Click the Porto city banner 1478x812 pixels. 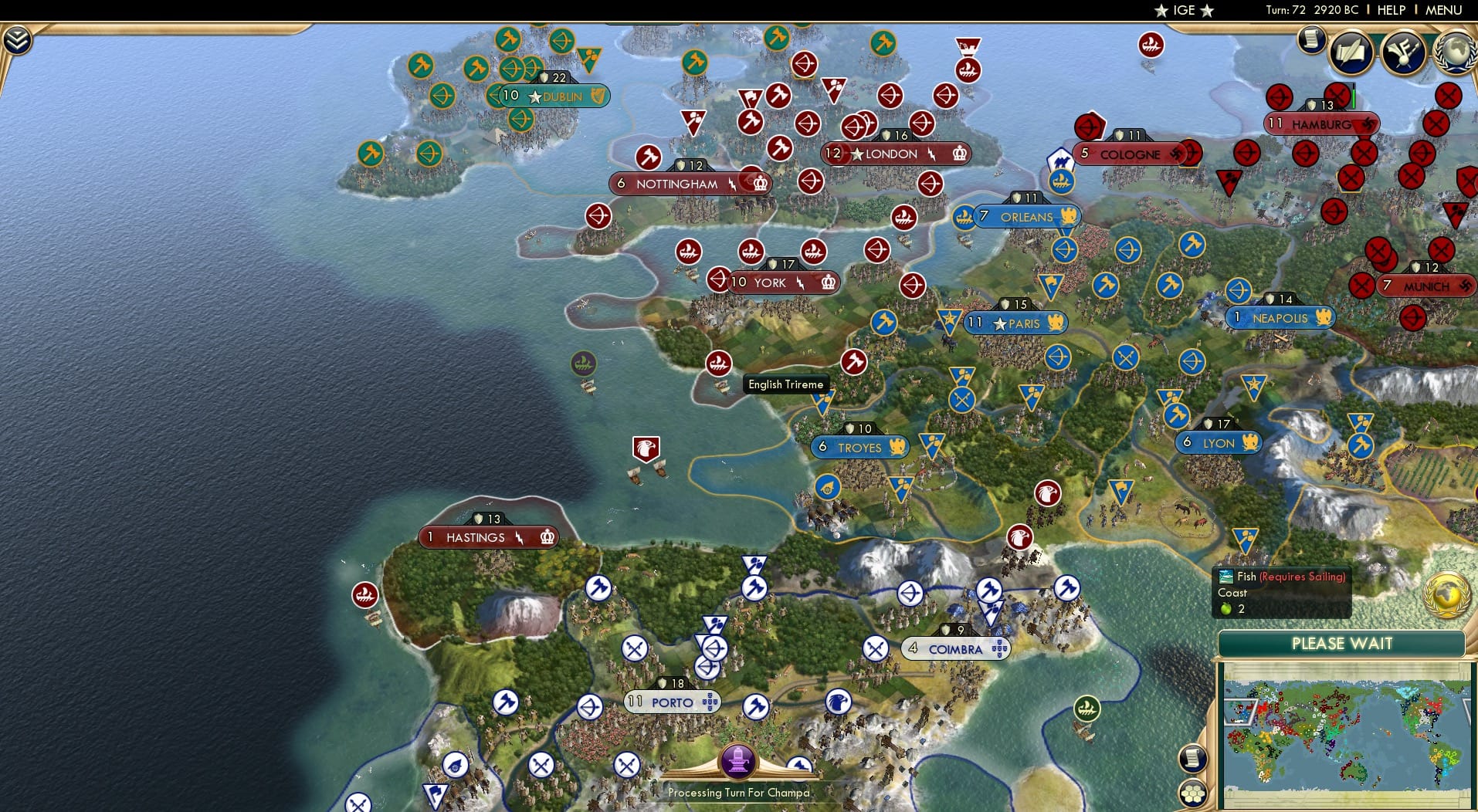coord(672,702)
